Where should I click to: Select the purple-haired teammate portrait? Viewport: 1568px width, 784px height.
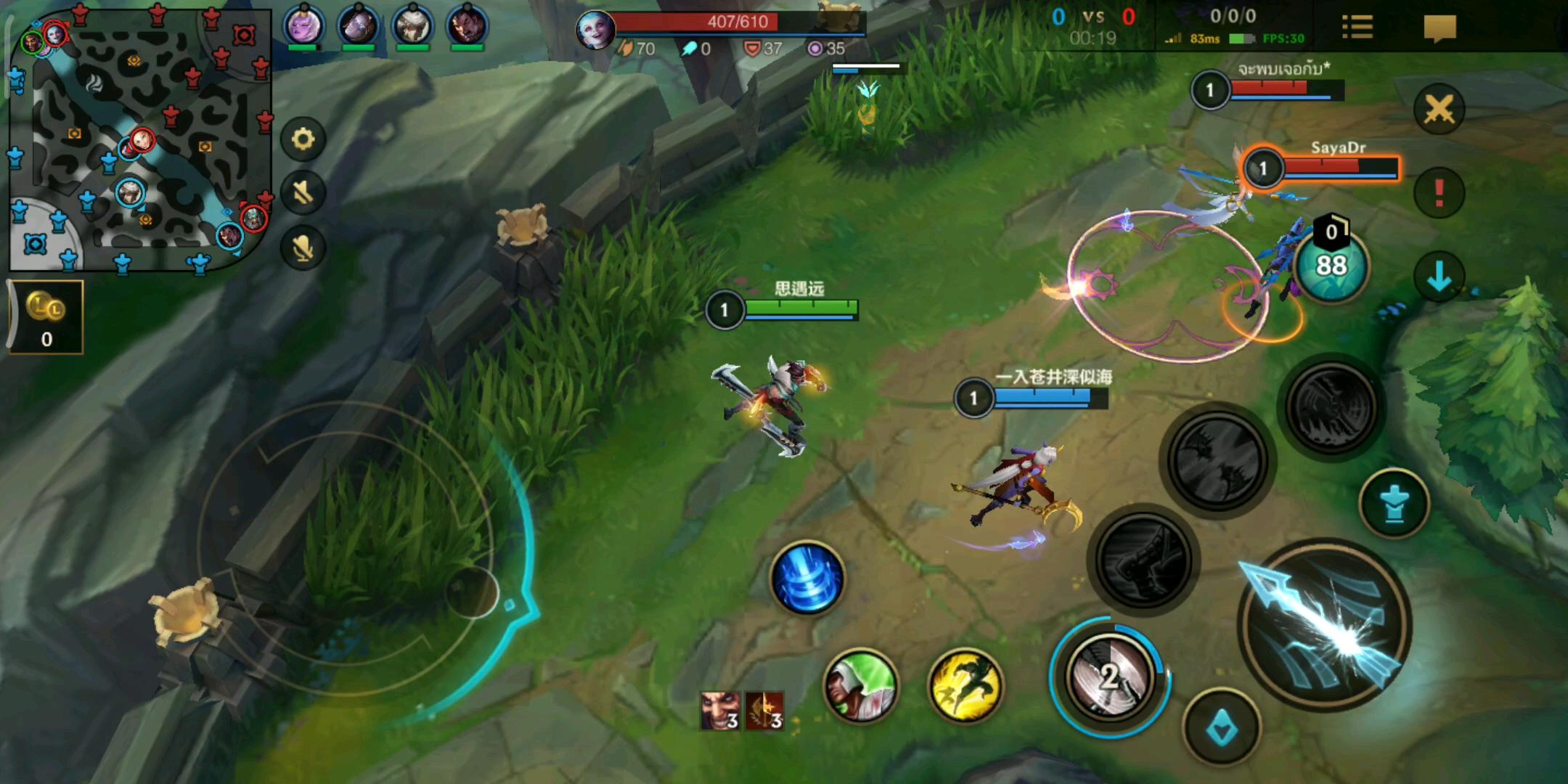[303, 26]
